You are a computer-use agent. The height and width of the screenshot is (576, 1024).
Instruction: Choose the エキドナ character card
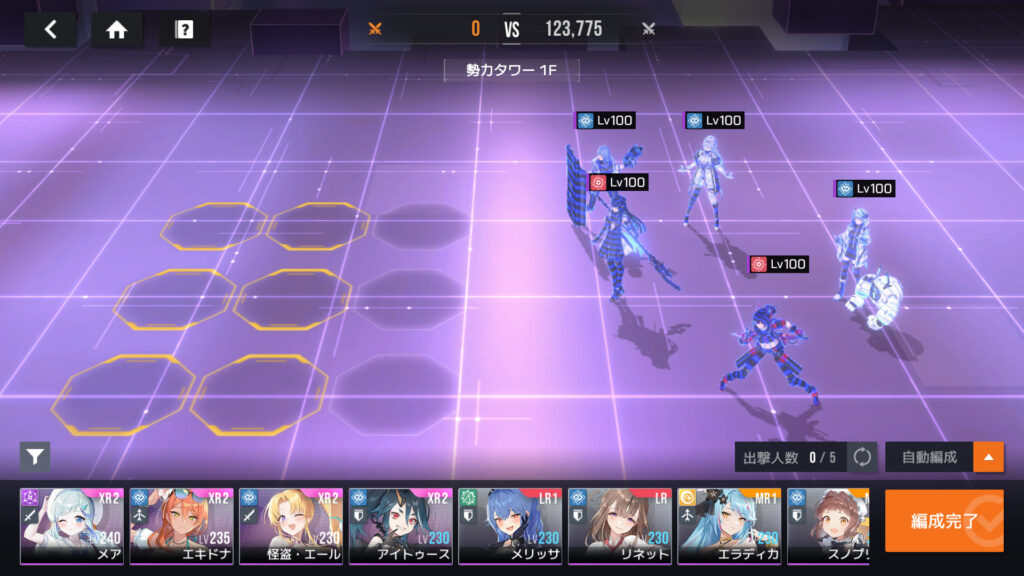point(181,526)
